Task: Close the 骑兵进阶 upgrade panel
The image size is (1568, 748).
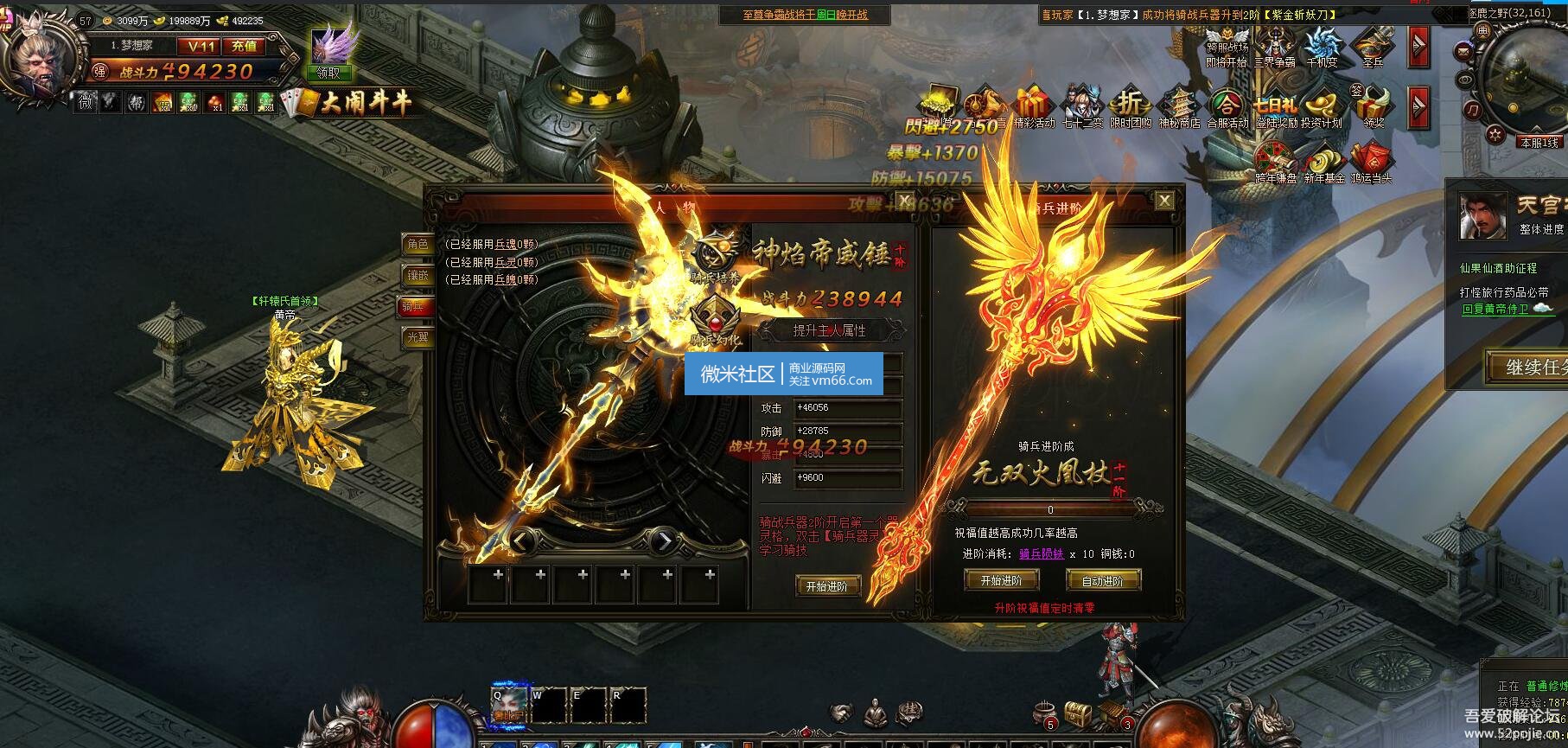Action: (x=1164, y=201)
